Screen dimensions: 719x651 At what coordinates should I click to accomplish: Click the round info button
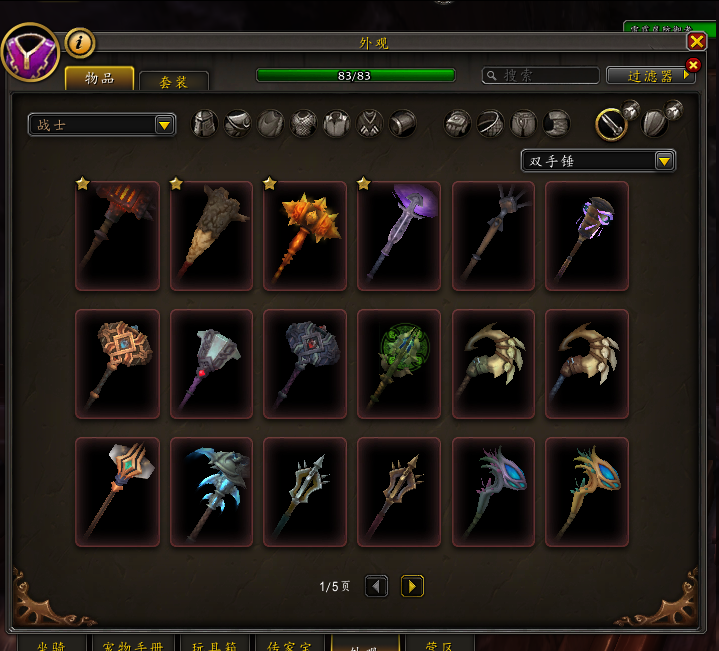click(80, 42)
